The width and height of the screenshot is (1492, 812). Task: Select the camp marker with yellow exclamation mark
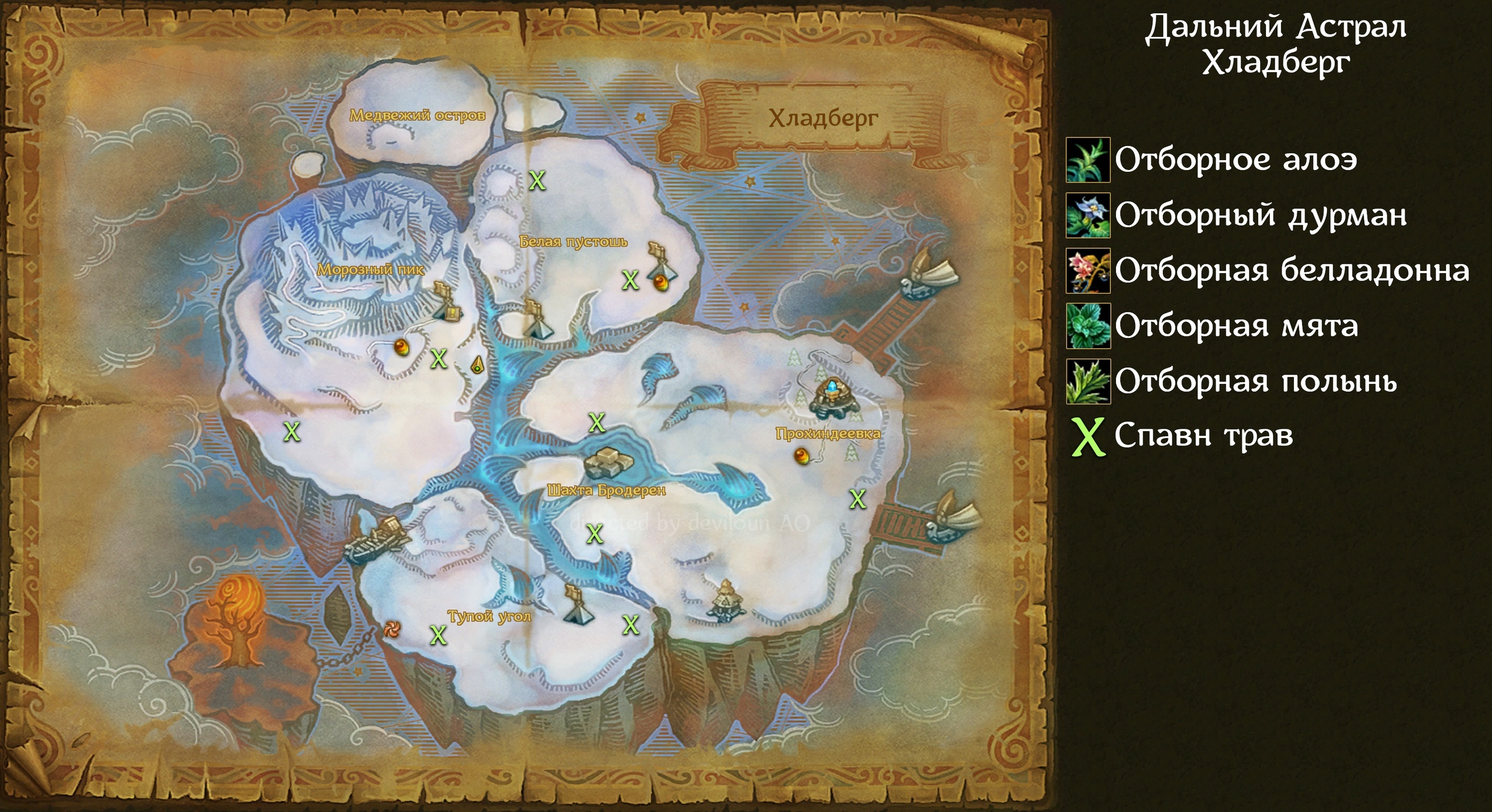pyautogui.click(x=448, y=304)
